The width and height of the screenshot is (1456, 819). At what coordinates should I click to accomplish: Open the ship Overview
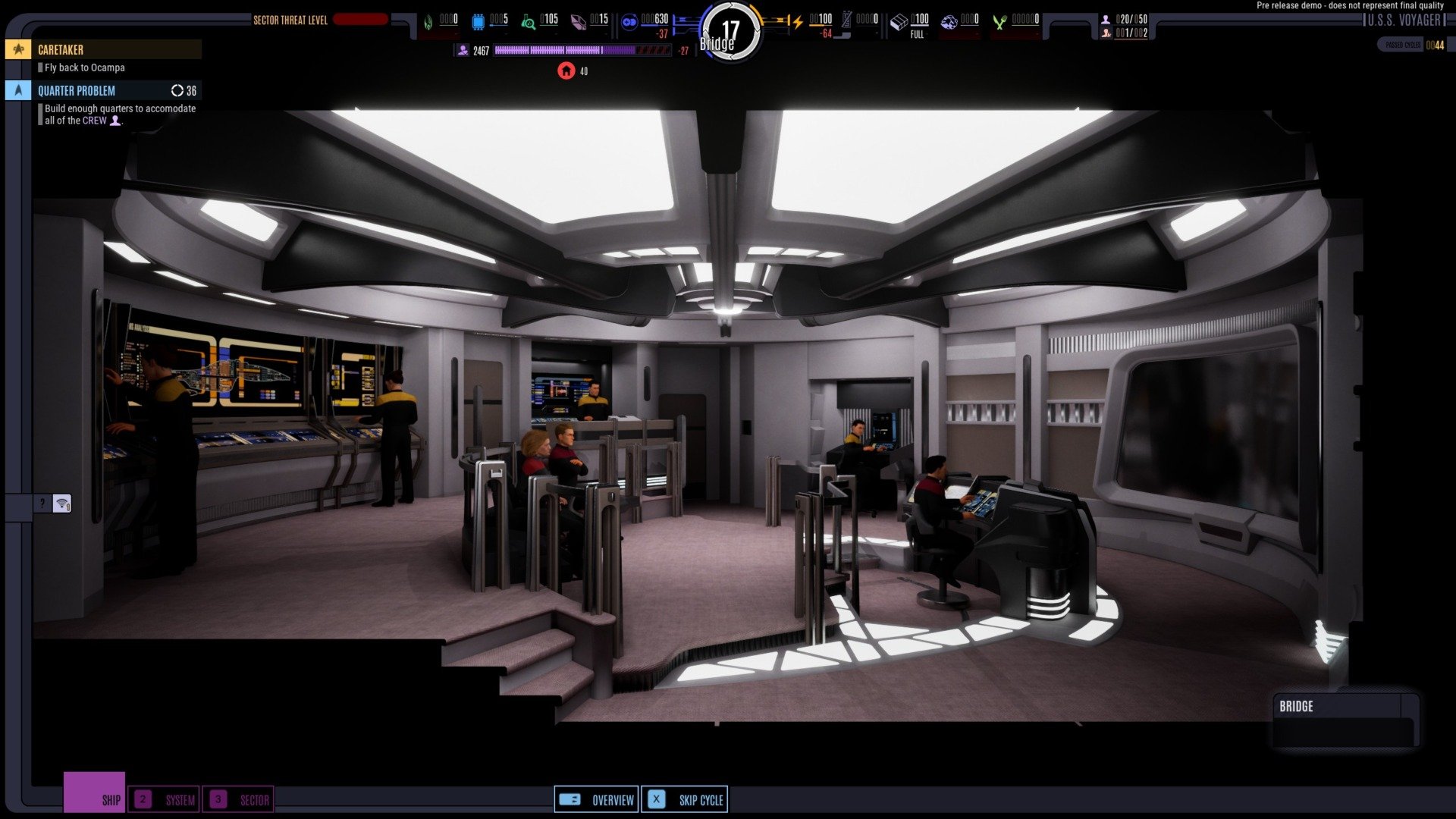pos(596,799)
